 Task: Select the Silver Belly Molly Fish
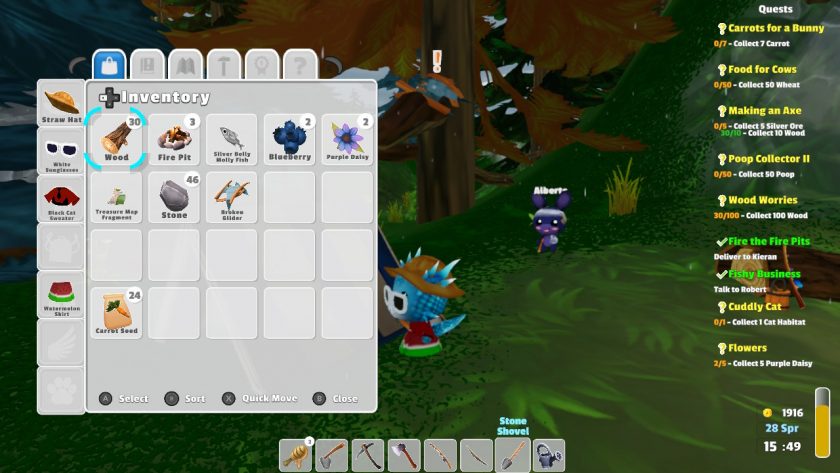232,139
